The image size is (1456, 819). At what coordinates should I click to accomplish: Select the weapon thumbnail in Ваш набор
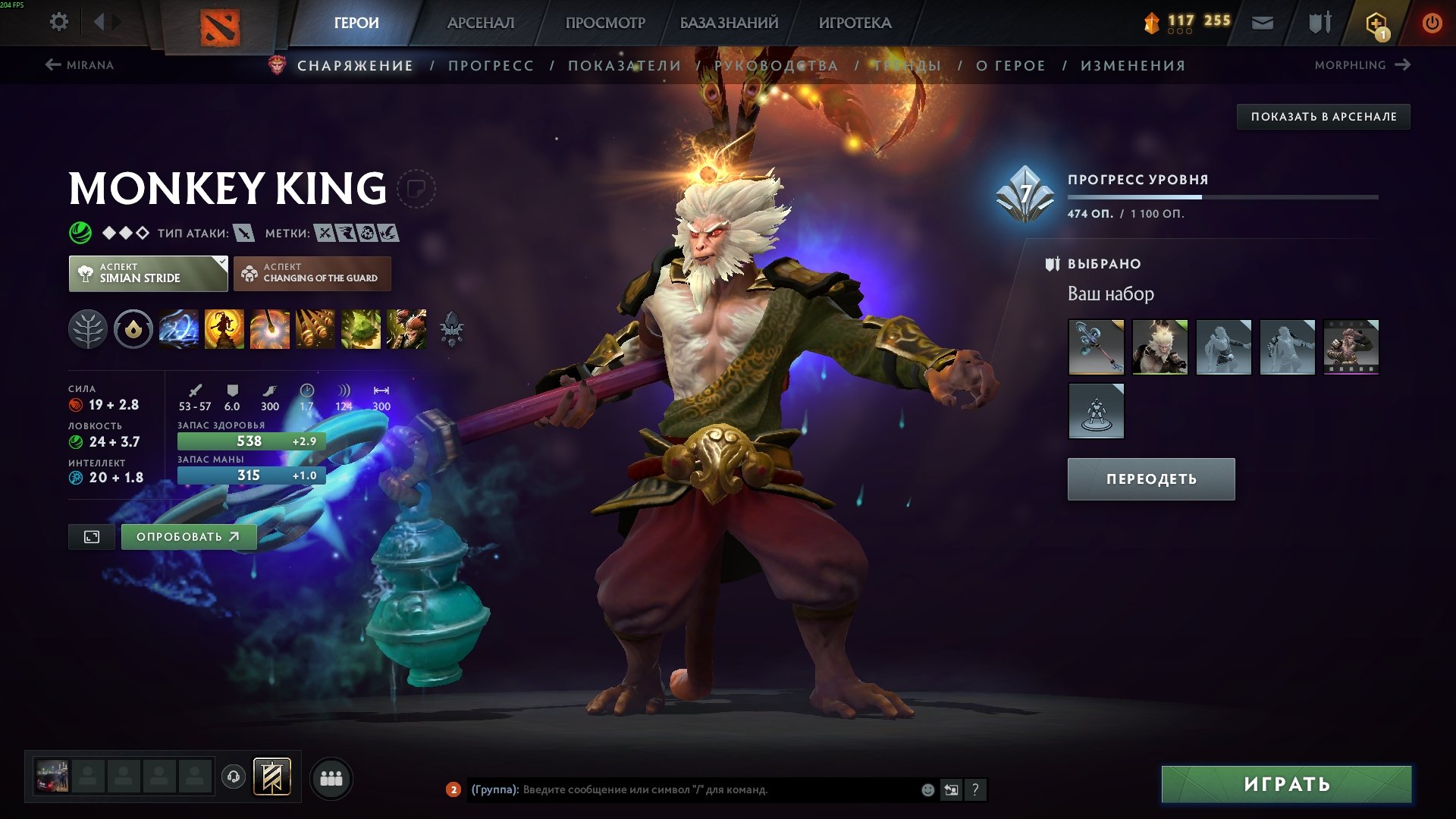click(x=1096, y=348)
